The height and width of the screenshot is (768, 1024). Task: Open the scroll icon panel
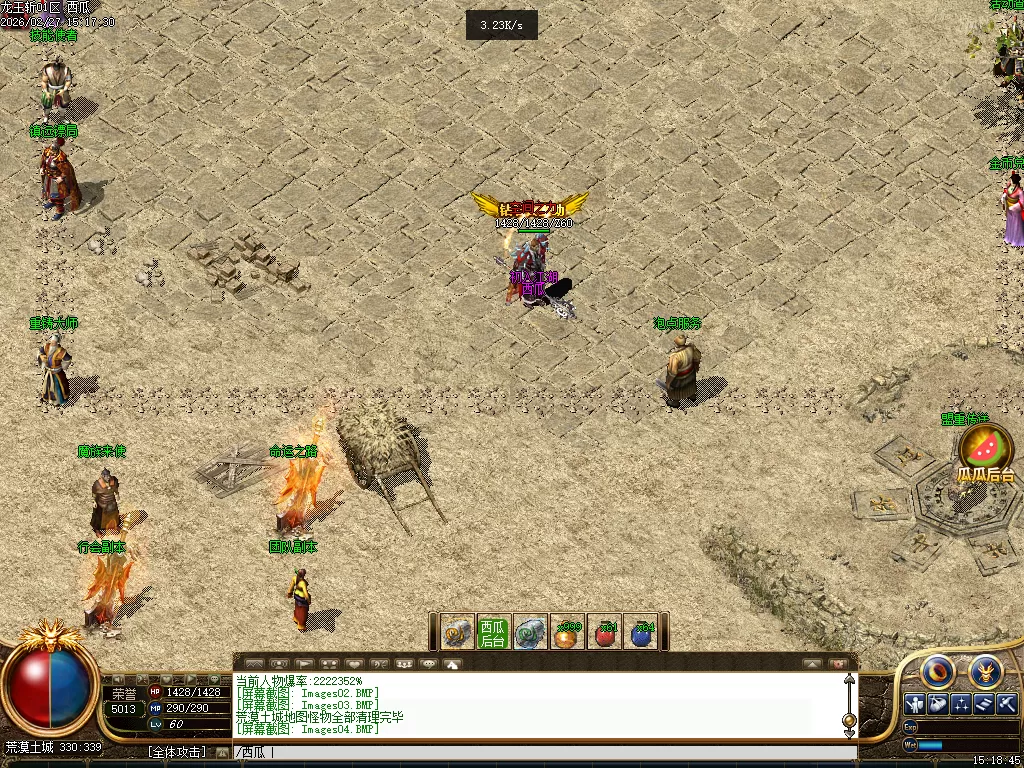(x=984, y=704)
